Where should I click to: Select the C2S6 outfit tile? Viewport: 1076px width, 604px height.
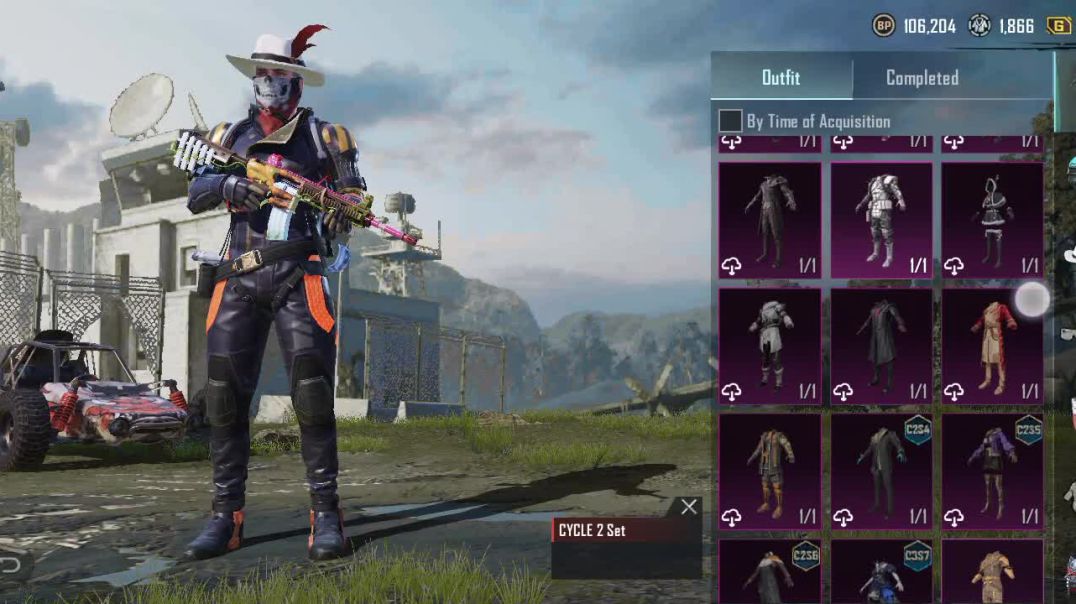[x=770, y=572]
